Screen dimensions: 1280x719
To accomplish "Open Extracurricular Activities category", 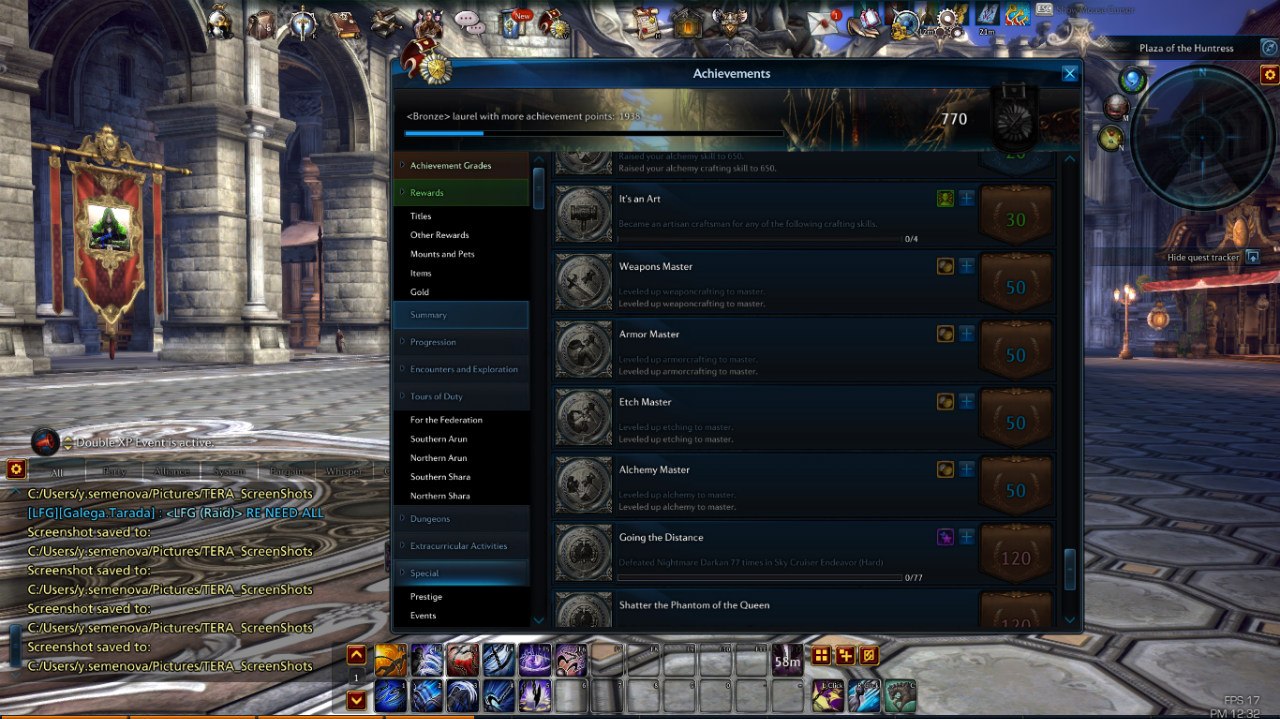I will pos(458,546).
